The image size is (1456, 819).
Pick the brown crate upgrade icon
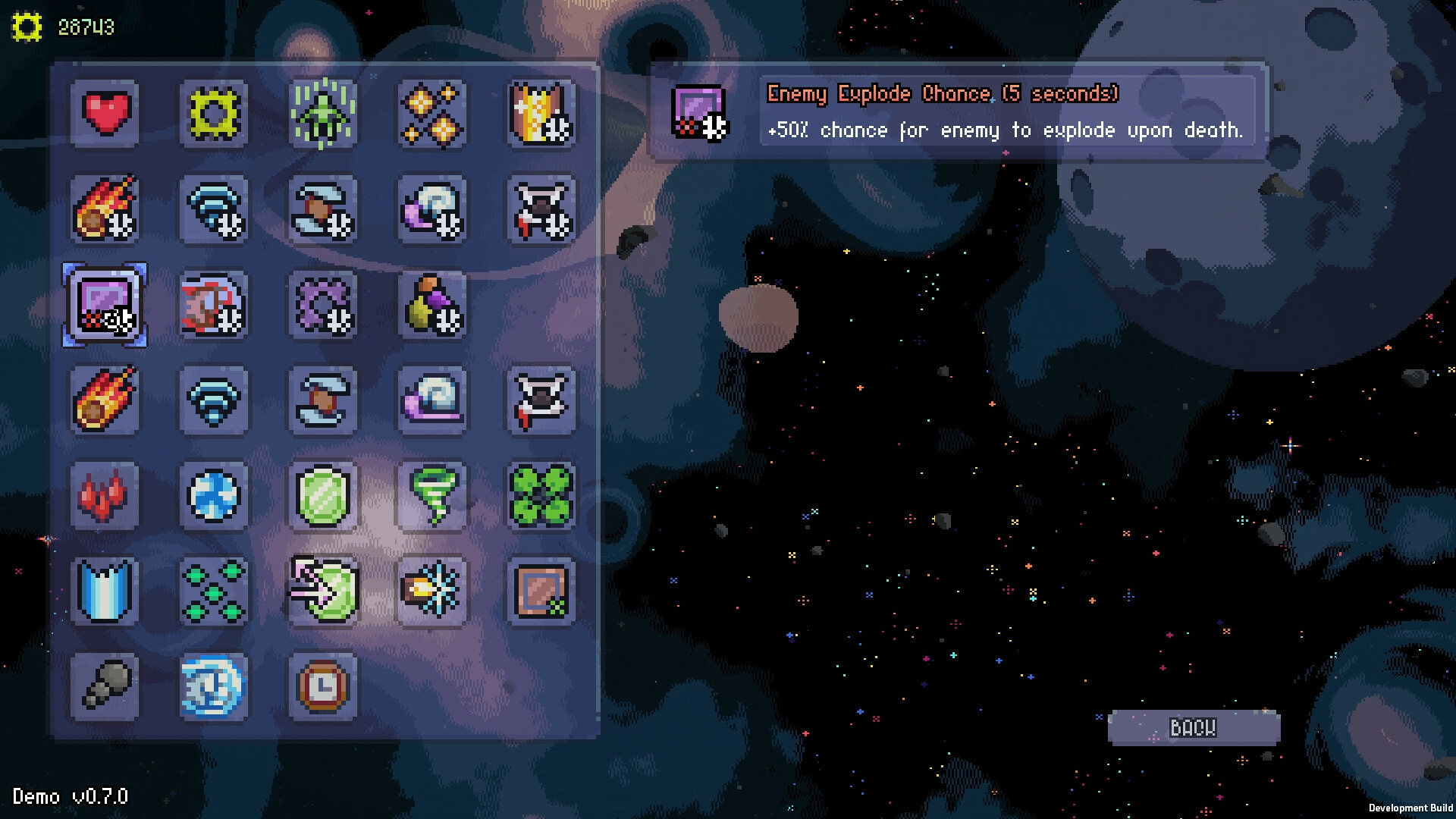pyautogui.click(x=541, y=591)
